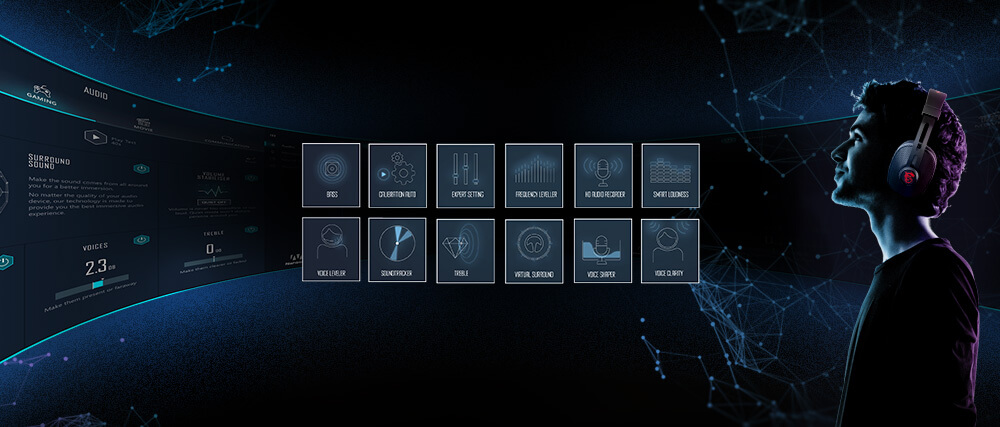Select the Smart Loudness tile
The width and height of the screenshot is (1000, 427).
[x=670, y=175]
